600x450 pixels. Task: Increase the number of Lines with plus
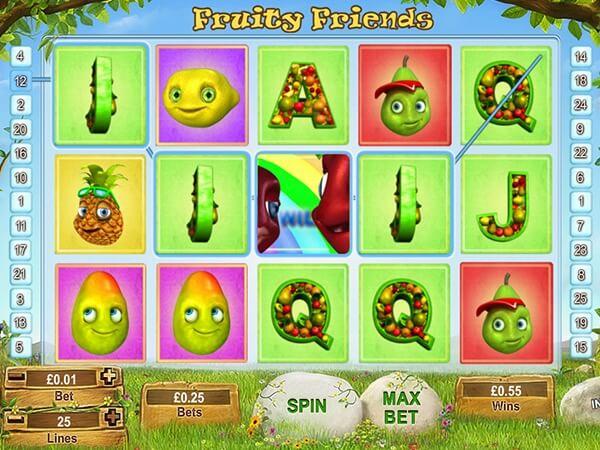(x=109, y=417)
